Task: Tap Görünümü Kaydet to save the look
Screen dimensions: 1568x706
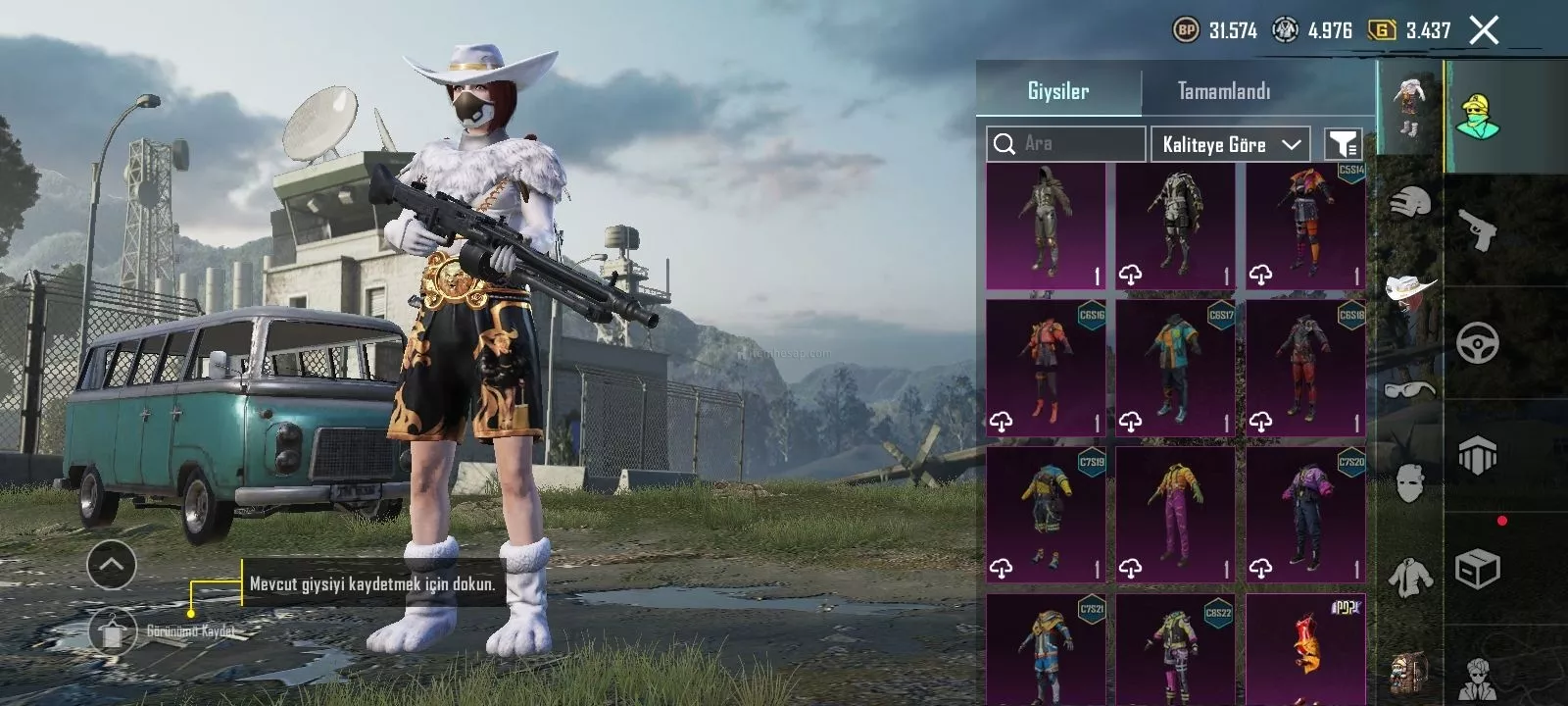Action: (114, 631)
